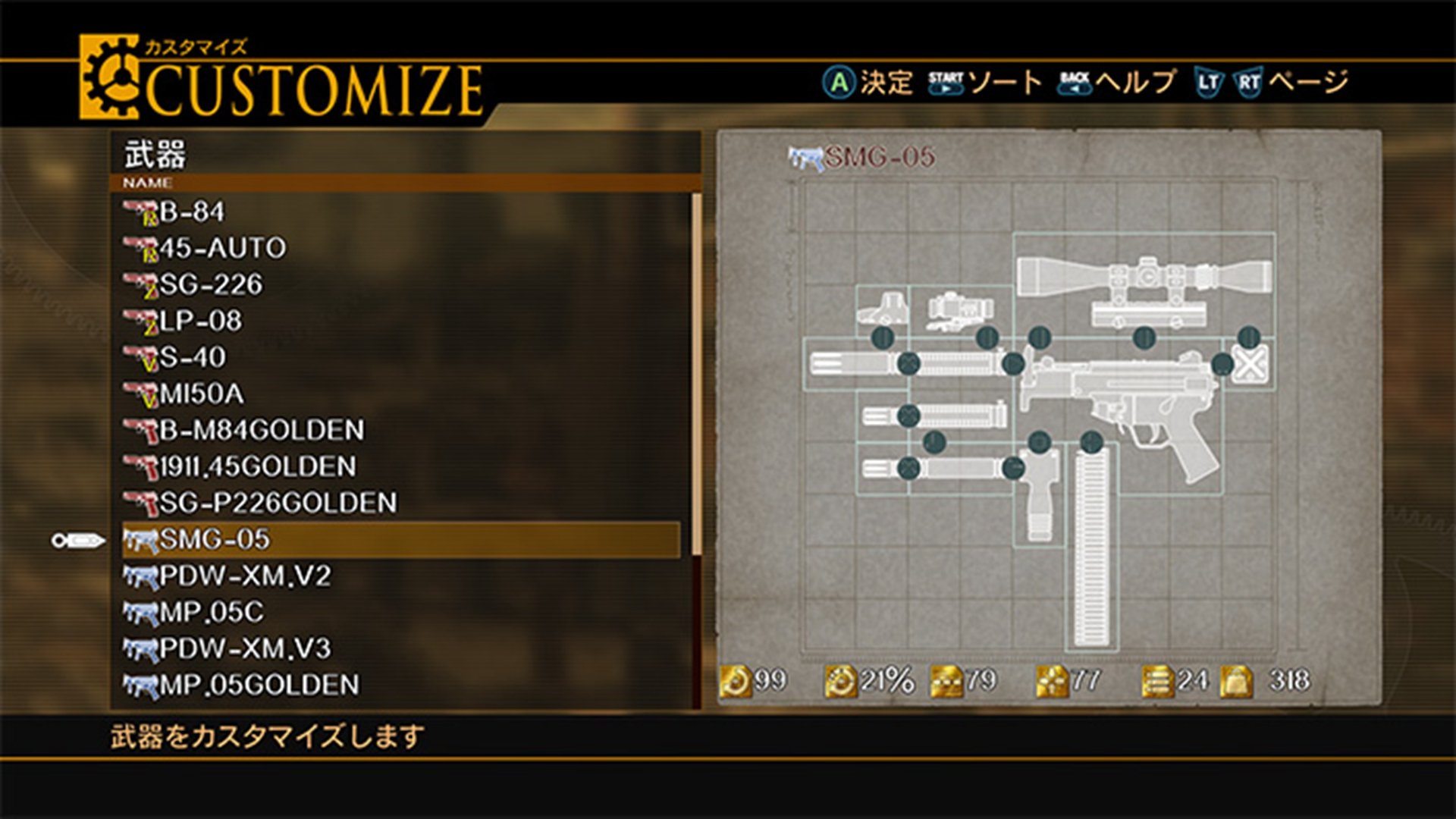Click the weapon list scrollbar

[x=696, y=373]
